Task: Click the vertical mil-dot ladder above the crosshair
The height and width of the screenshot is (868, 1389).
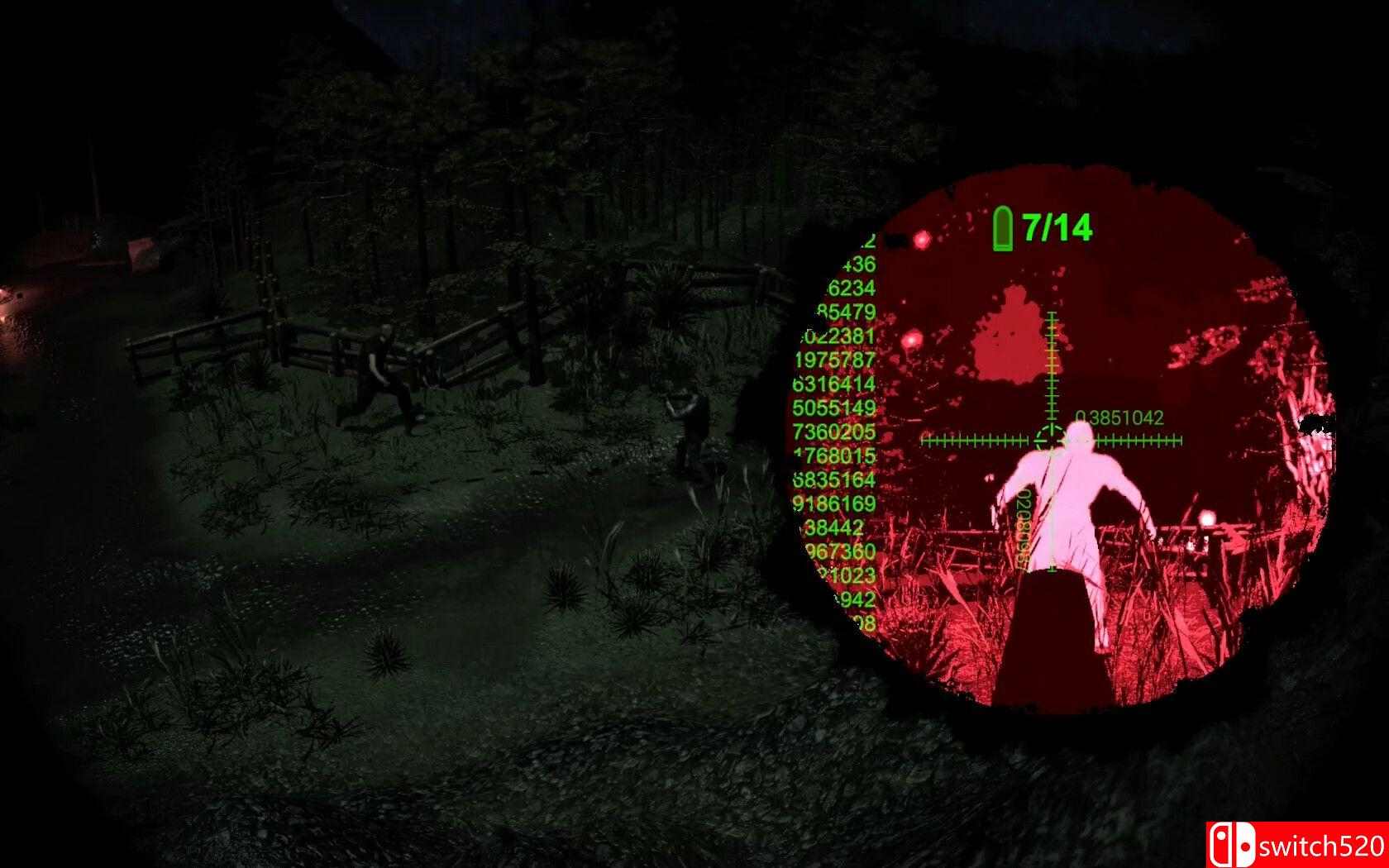Action: pos(1050,355)
